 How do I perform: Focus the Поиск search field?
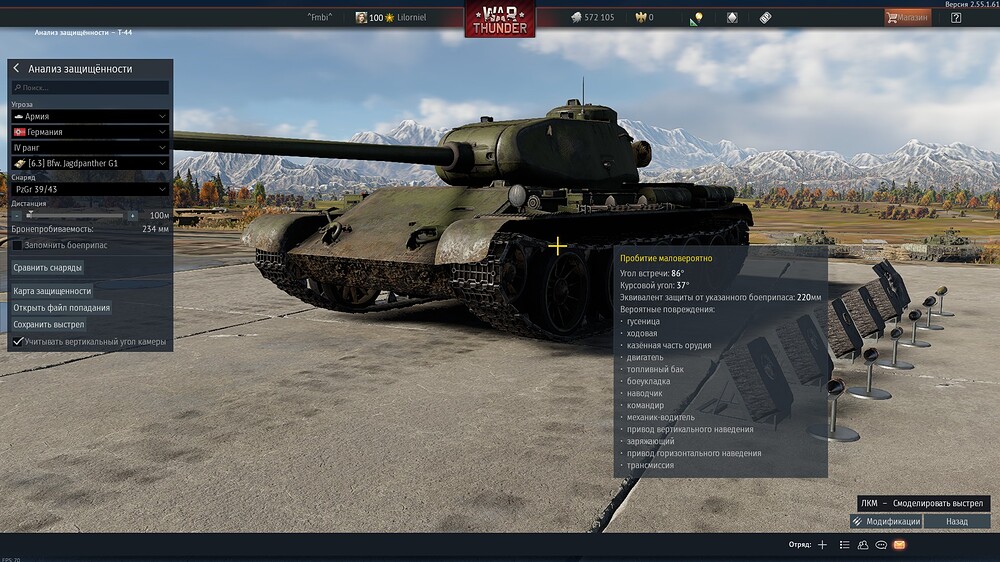point(90,88)
